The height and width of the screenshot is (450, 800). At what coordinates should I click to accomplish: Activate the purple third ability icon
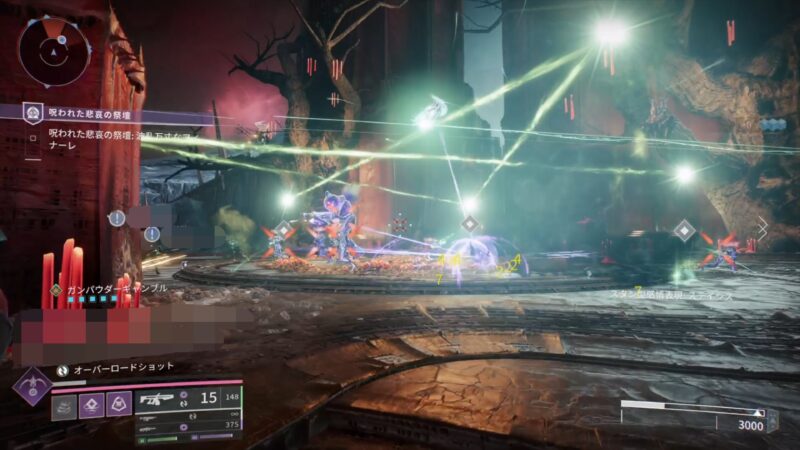click(117, 404)
